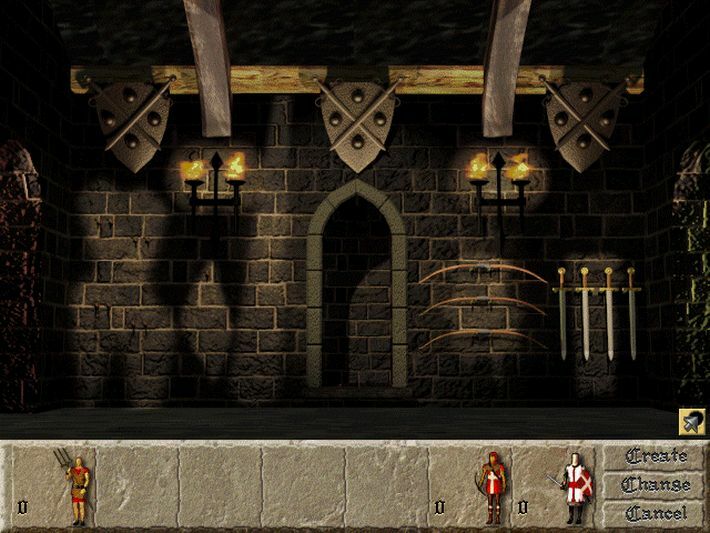Select the peasant with pitchfork unit
The height and width of the screenshot is (533, 710).
[76, 487]
